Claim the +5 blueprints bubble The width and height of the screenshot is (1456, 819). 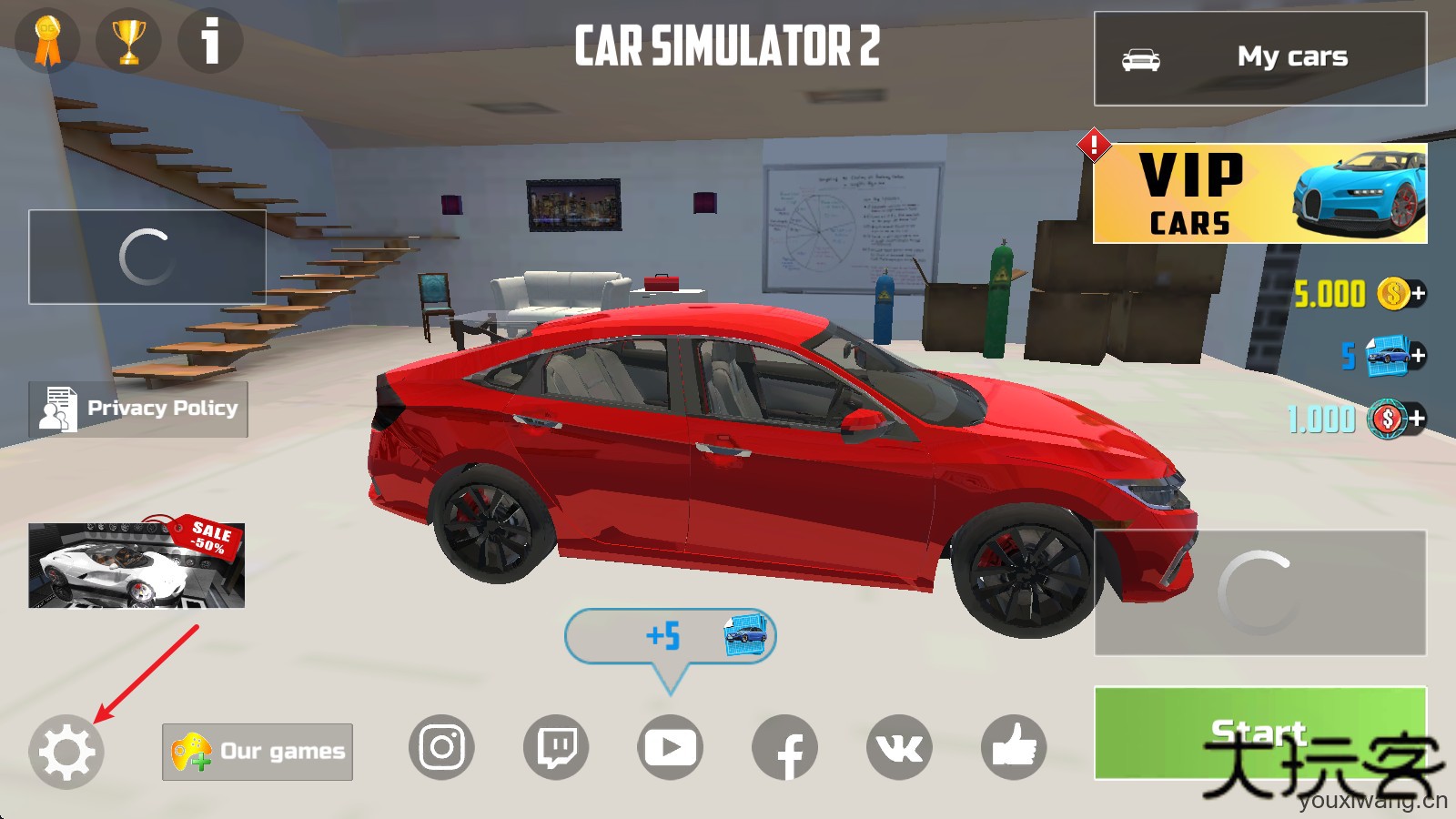[x=671, y=636]
